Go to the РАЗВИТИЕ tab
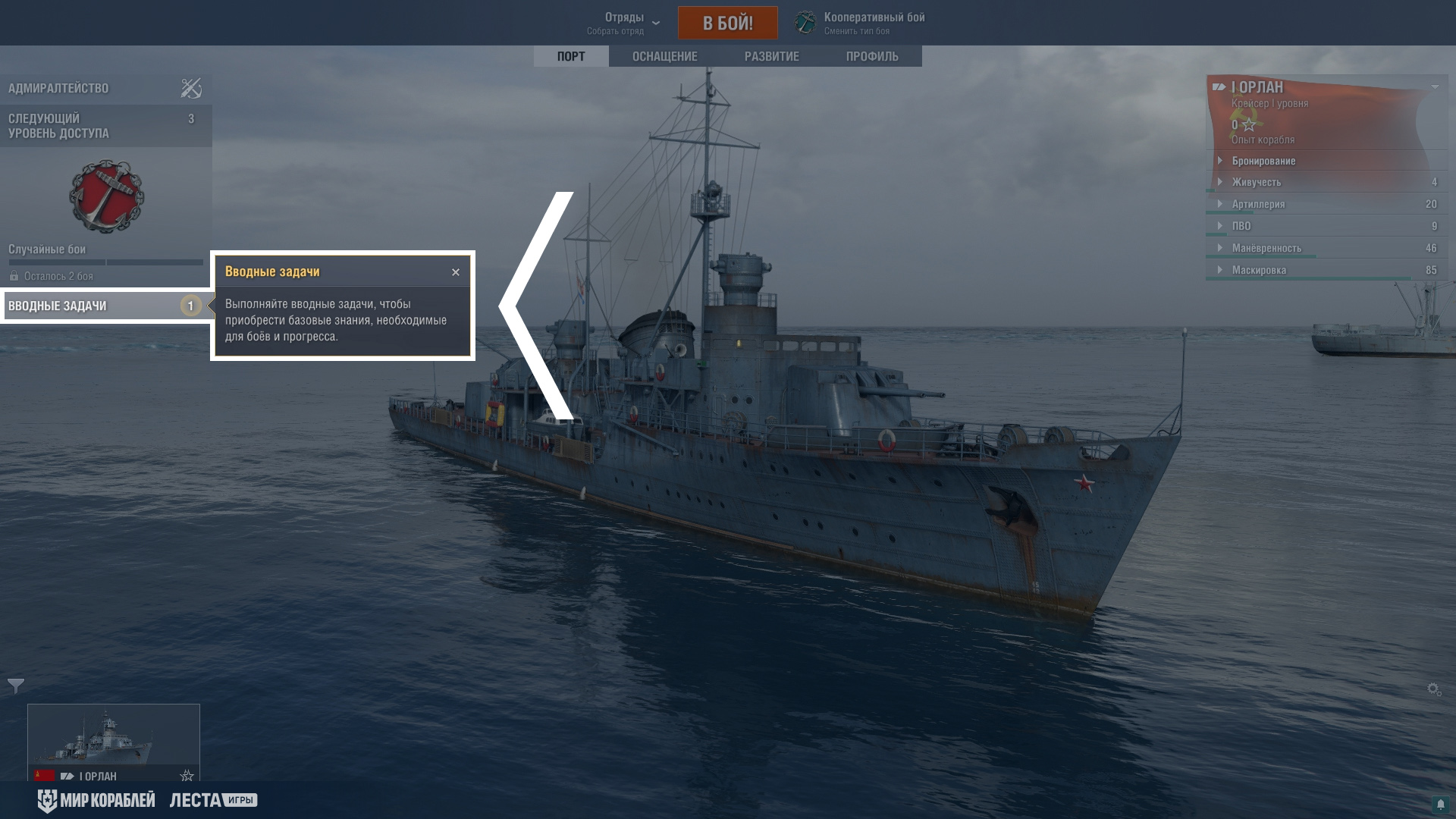 (x=771, y=56)
